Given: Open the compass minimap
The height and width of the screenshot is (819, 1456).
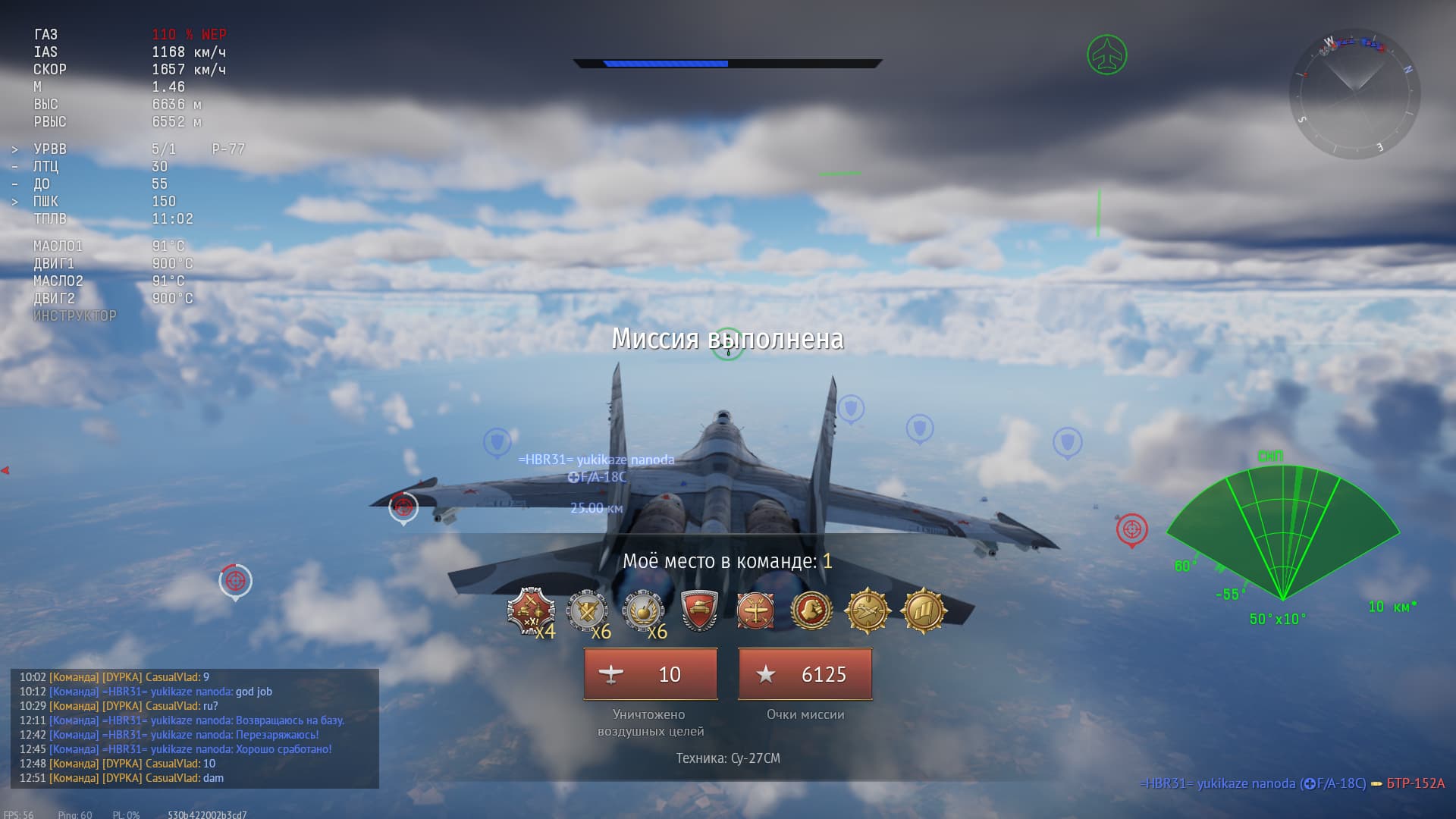Looking at the screenshot, I should point(1354,95).
